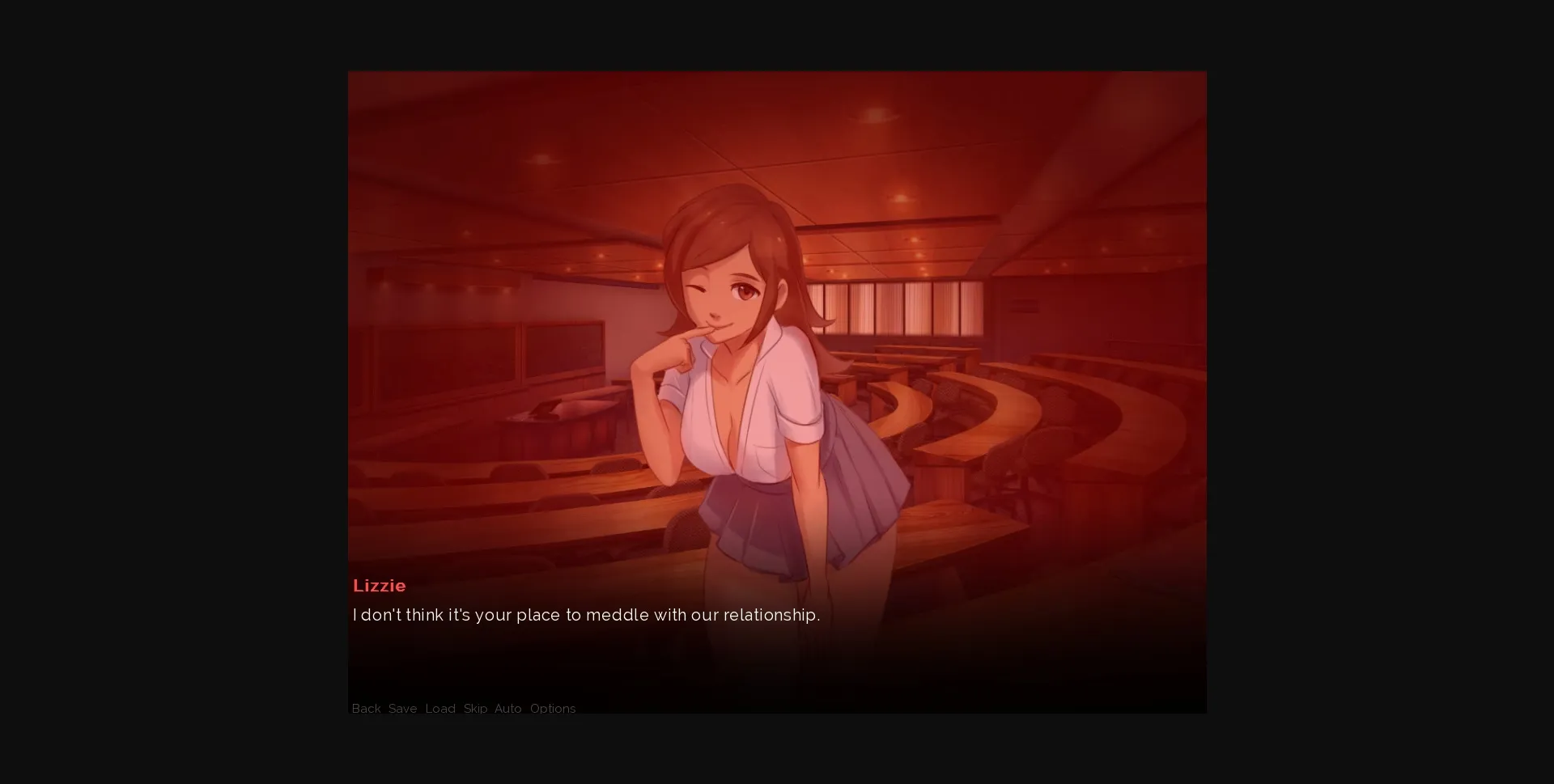1554x784 pixels.
Task: Click the game viewport to continue
Action: tap(777, 324)
